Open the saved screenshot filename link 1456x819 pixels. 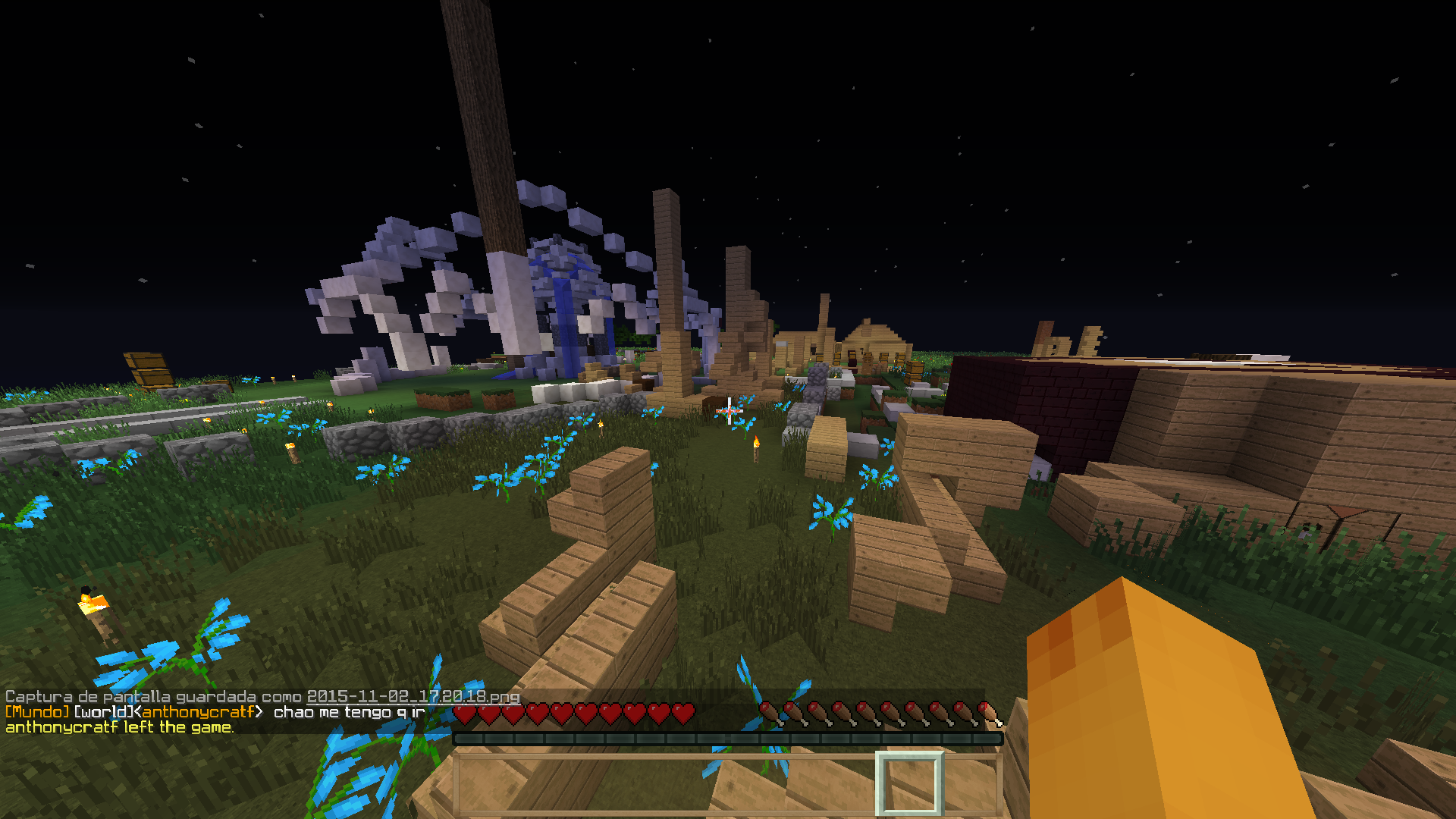point(413,696)
